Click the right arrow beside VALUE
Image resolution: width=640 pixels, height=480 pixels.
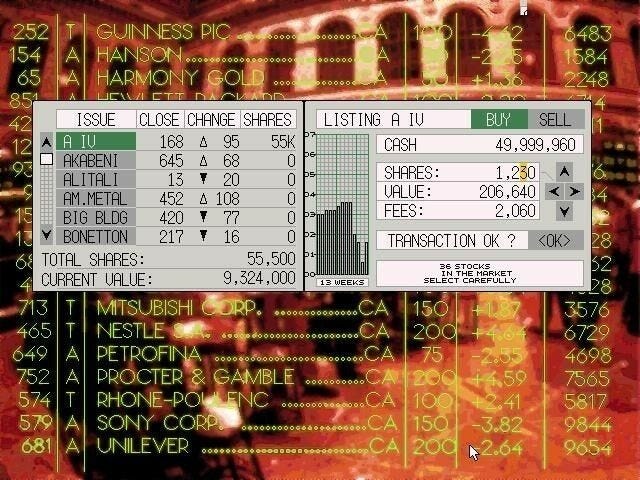point(575,191)
